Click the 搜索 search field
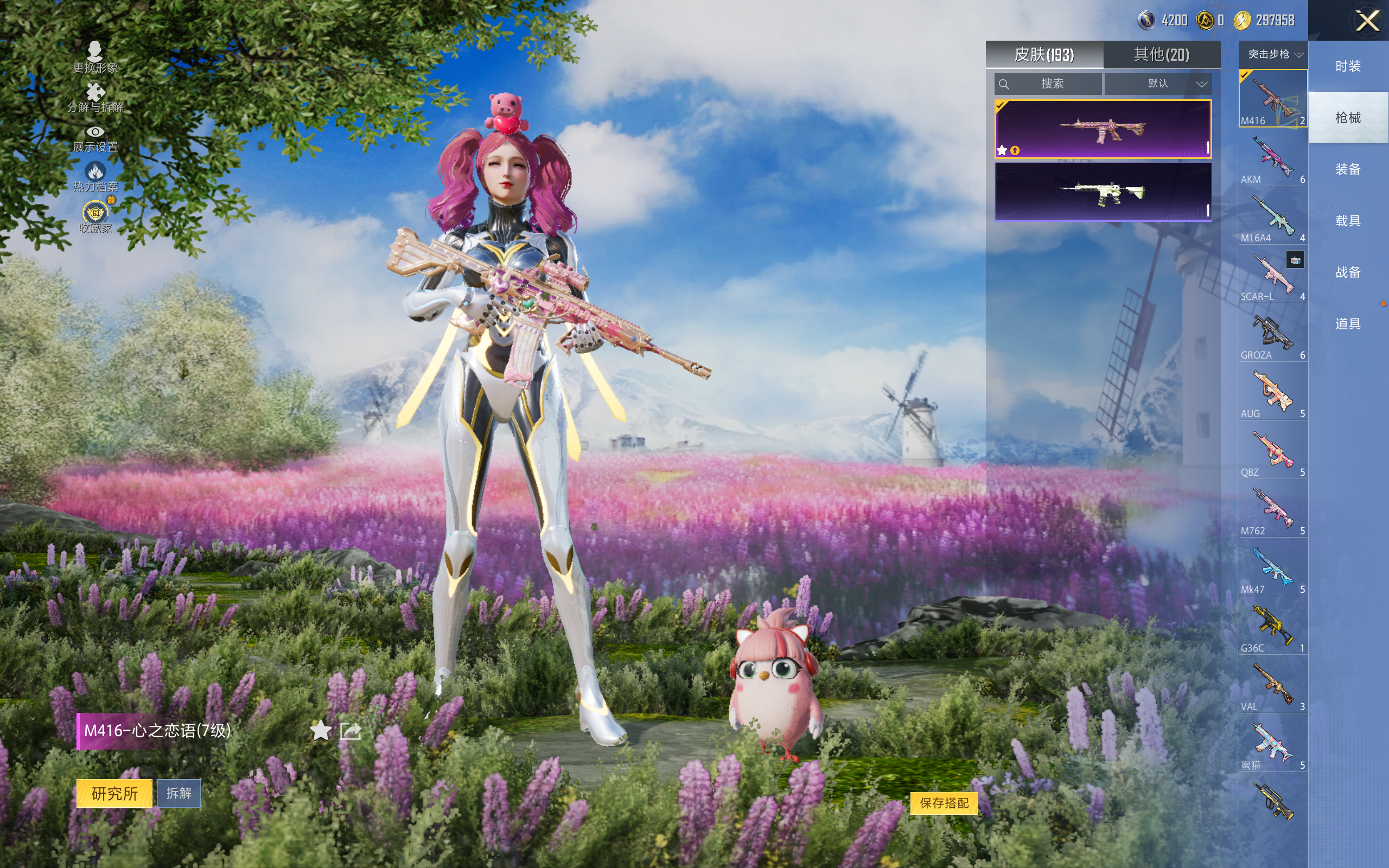This screenshot has height=868, width=1389. 1048,84
